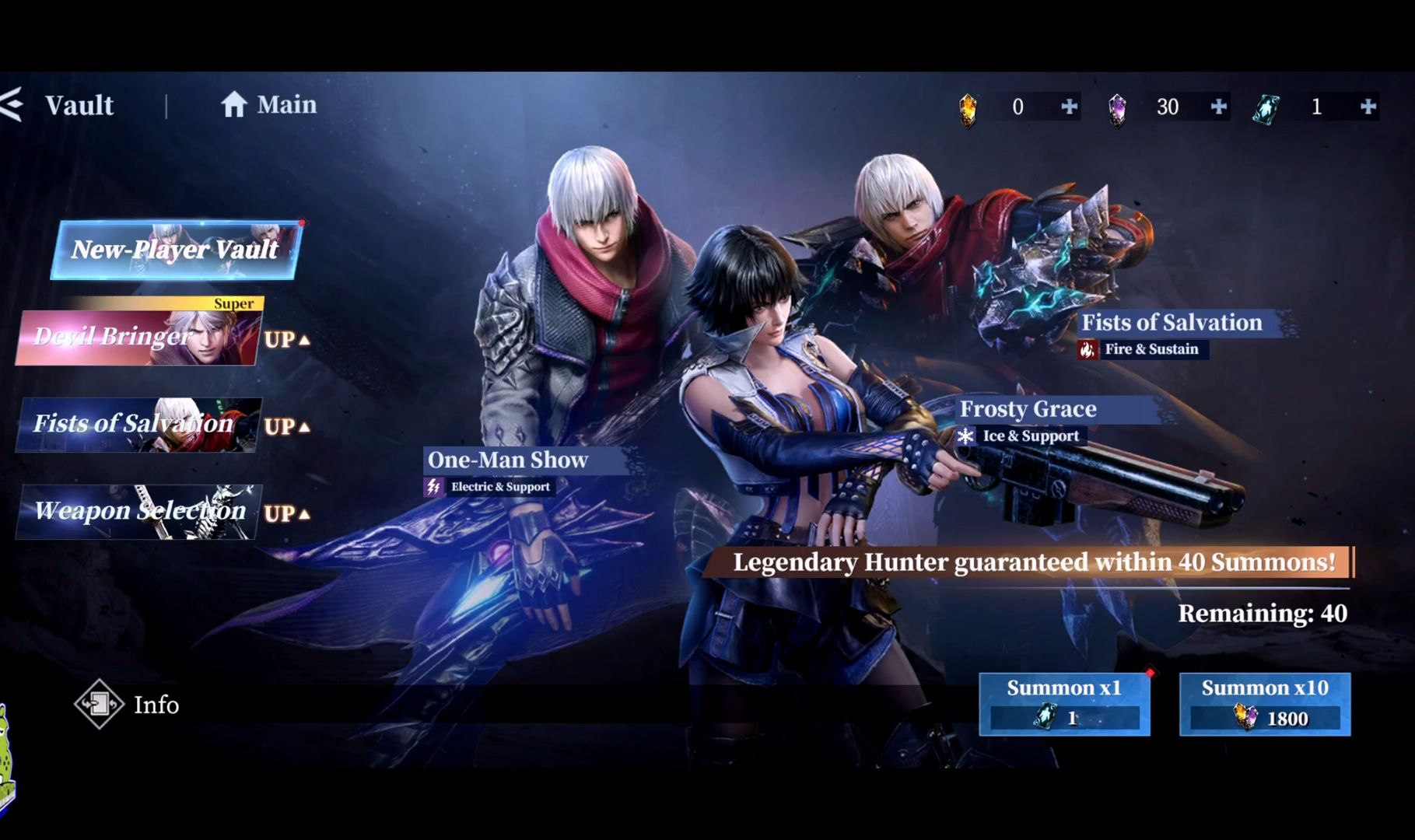Image resolution: width=1415 pixels, height=840 pixels.
Task: Open the Fists of Salvation banner tab
Action: pos(138,425)
